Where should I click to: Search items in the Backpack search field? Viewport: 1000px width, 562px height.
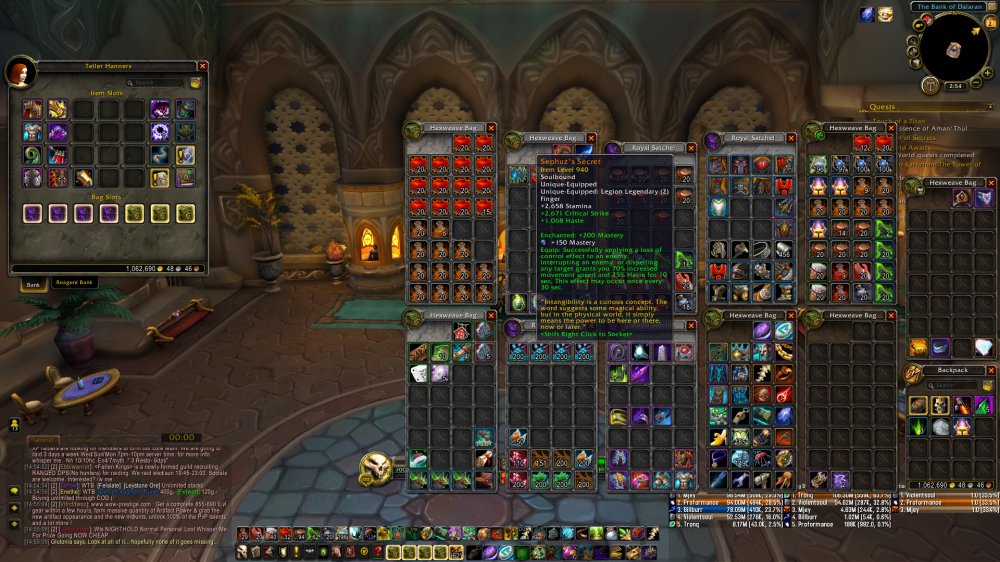click(x=952, y=385)
